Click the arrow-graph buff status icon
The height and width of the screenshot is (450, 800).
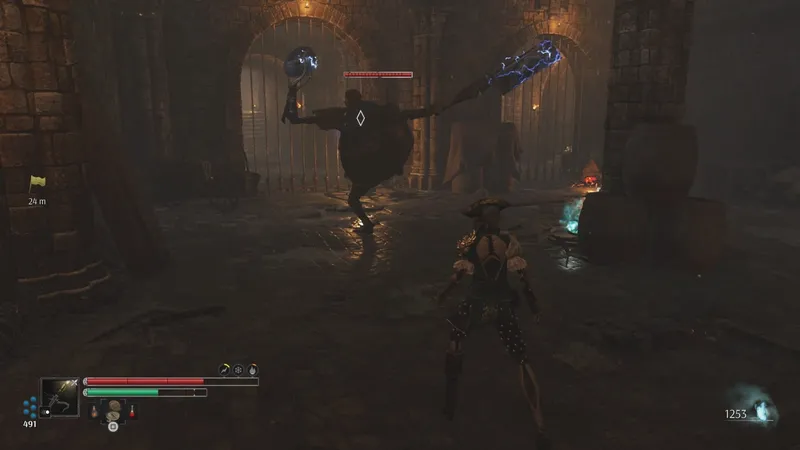coord(225,369)
